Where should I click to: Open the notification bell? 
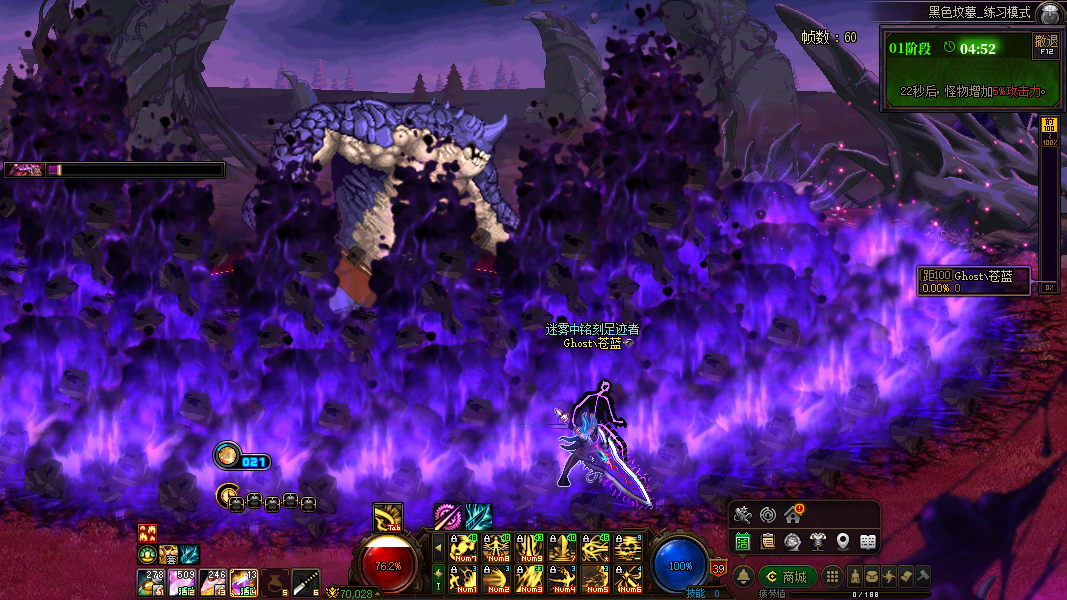pyautogui.click(x=744, y=577)
